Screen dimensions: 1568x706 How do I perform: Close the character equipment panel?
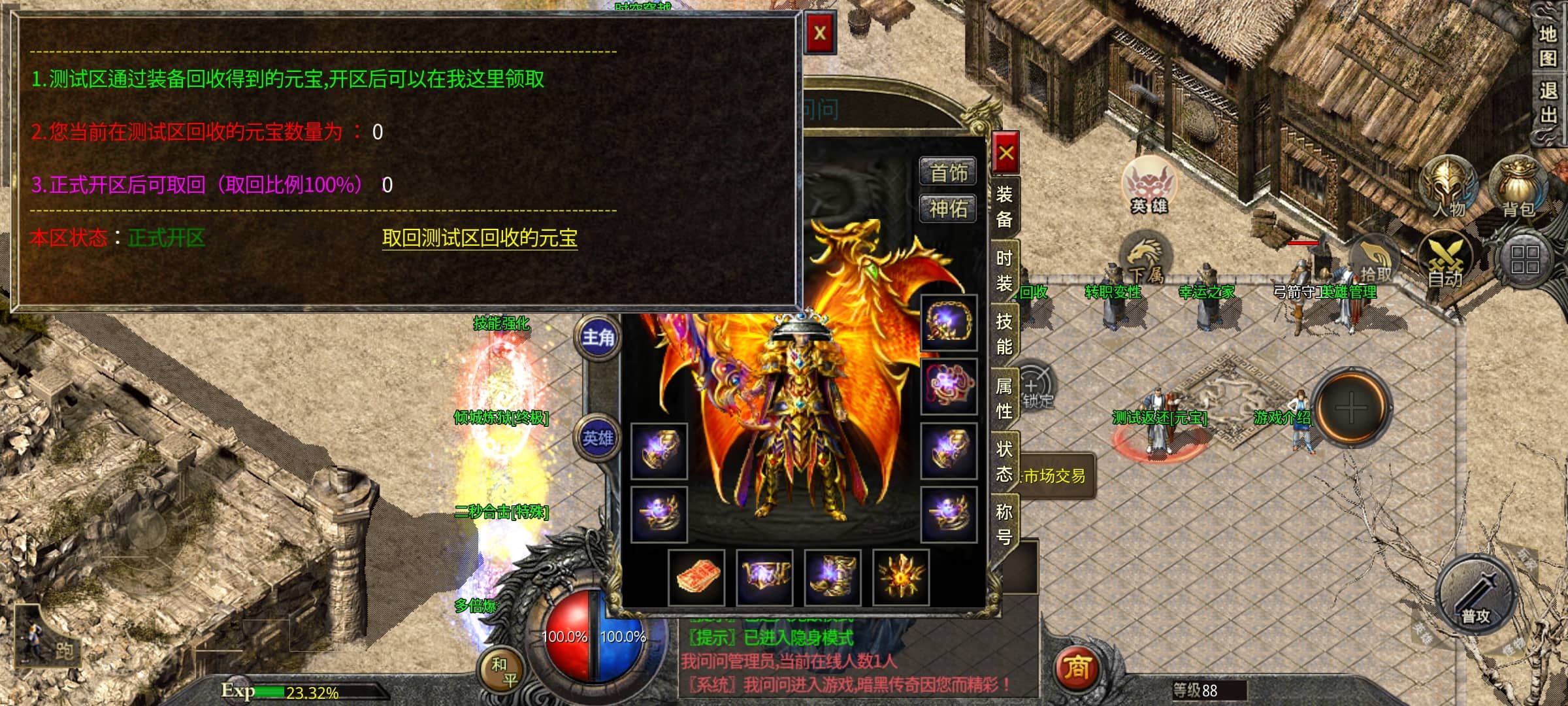[1005, 154]
